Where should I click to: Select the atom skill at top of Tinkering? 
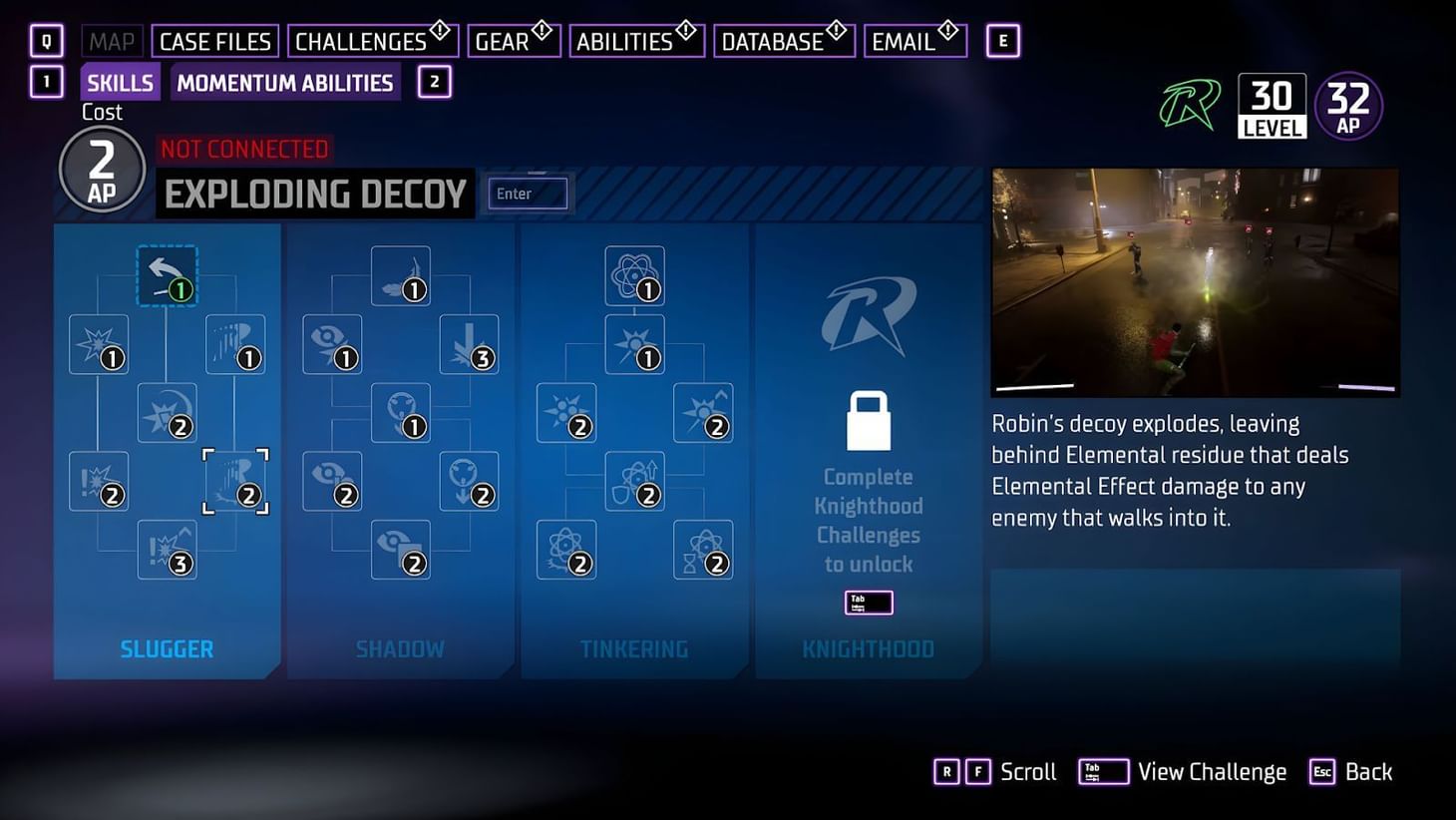coord(635,274)
